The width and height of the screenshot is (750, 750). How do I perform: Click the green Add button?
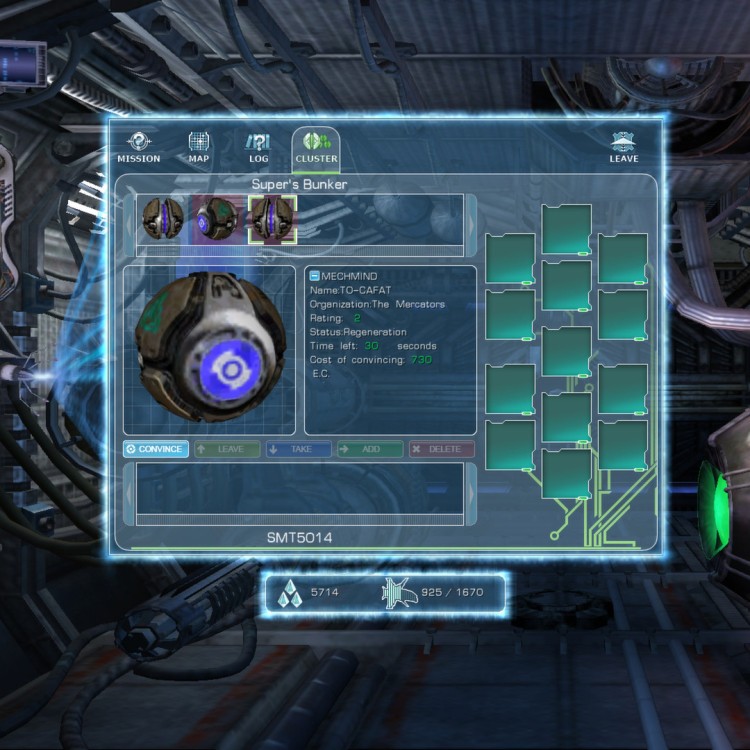pos(370,450)
